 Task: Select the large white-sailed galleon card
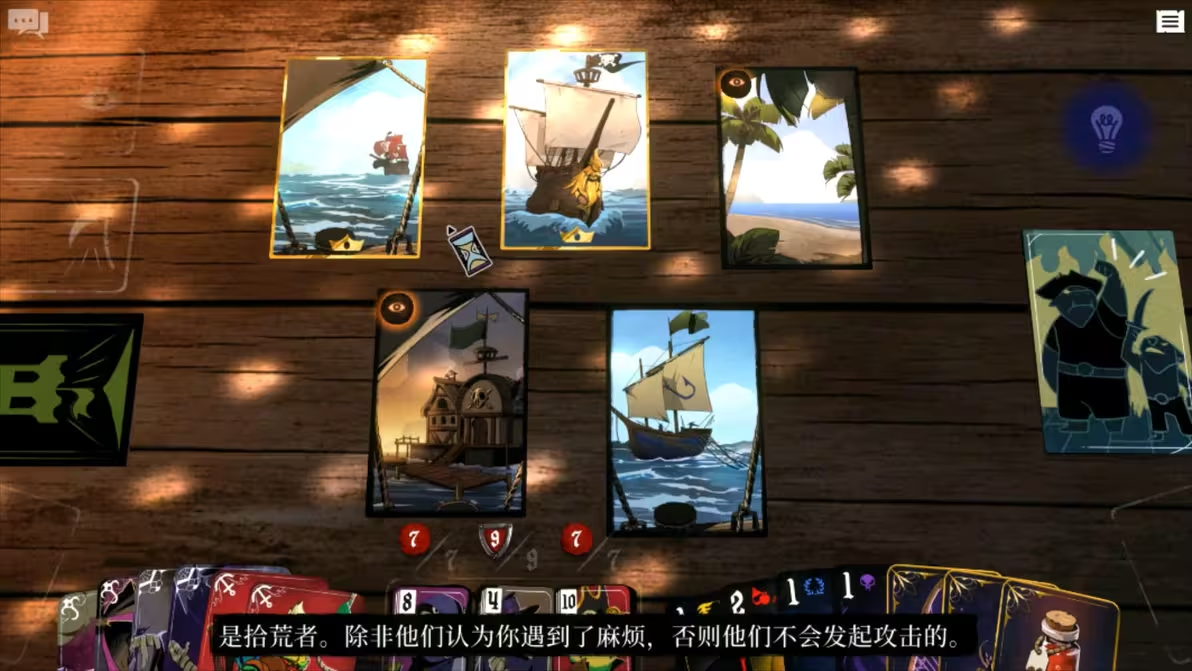(x=575, y=150)
